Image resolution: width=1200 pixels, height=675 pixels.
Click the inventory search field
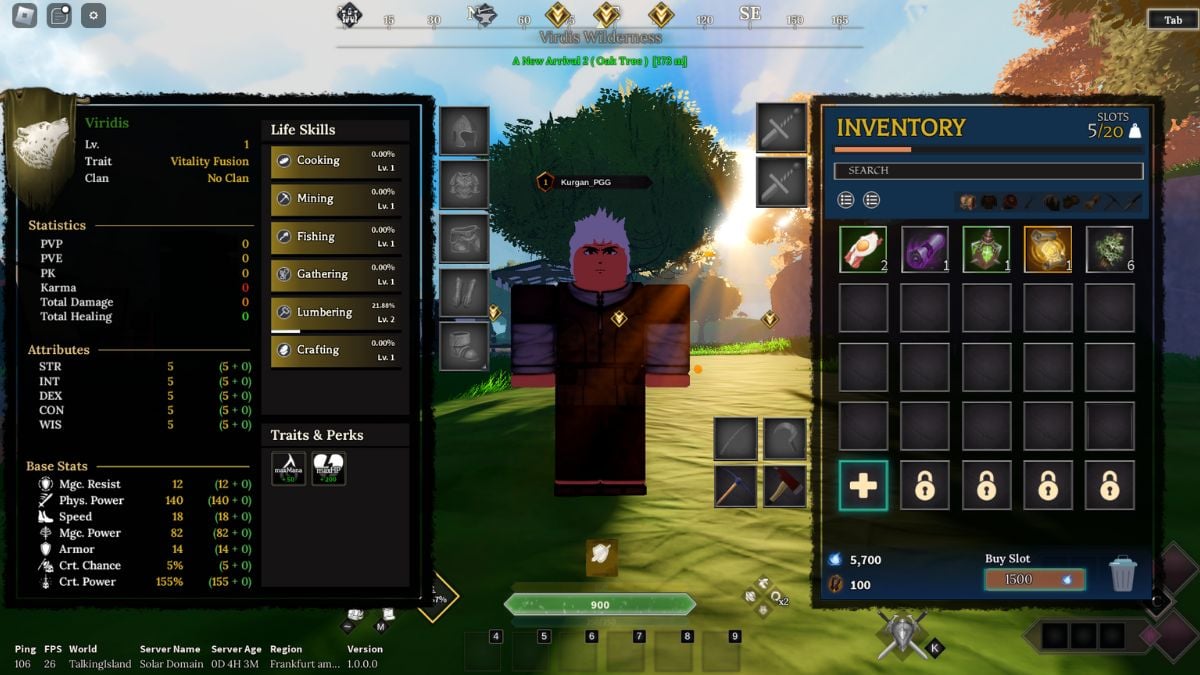pyautogui.click(x=988, y=171)
